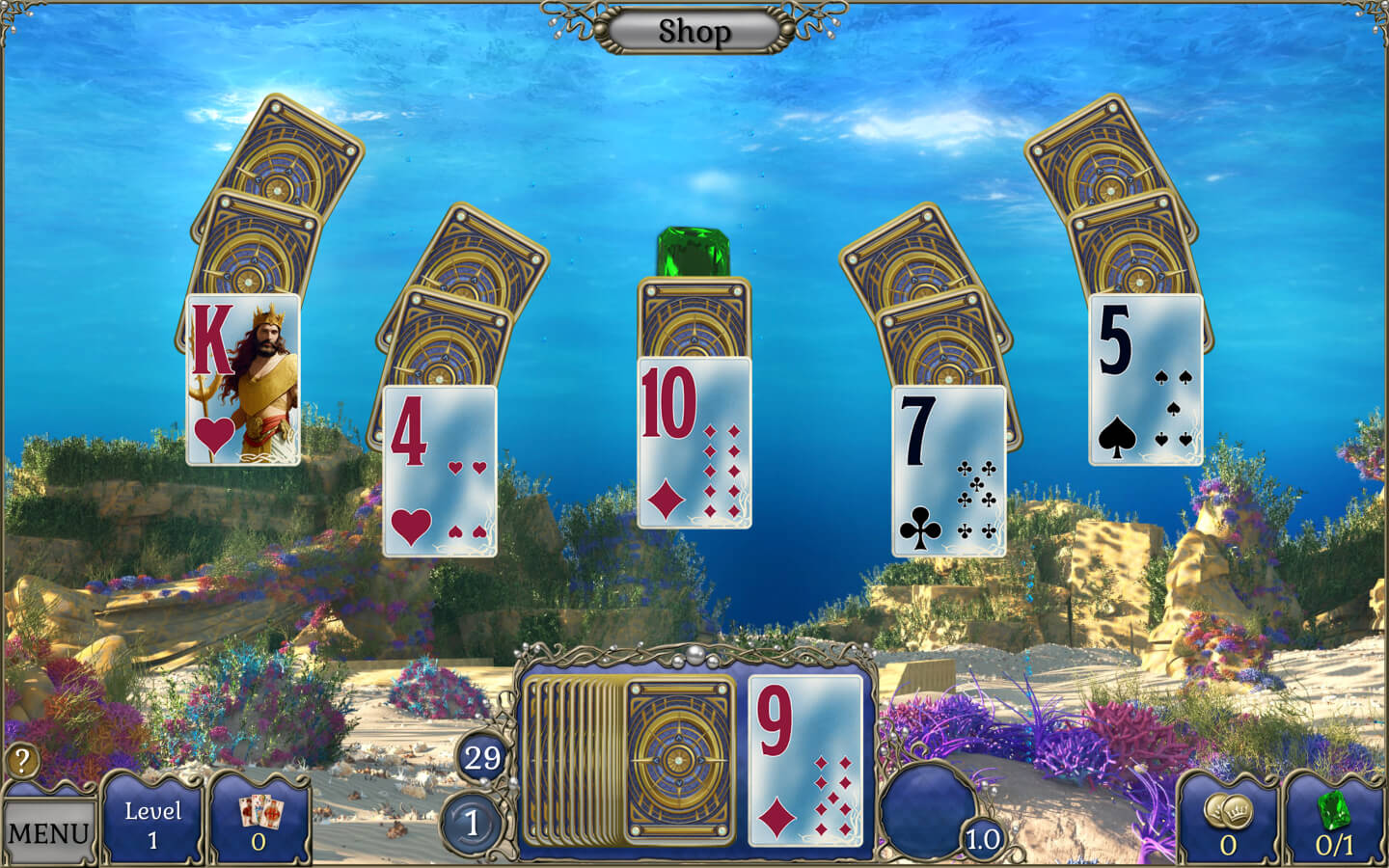Pick the 5 of Spades card
1389x868 pixels.
(1145, 380)
